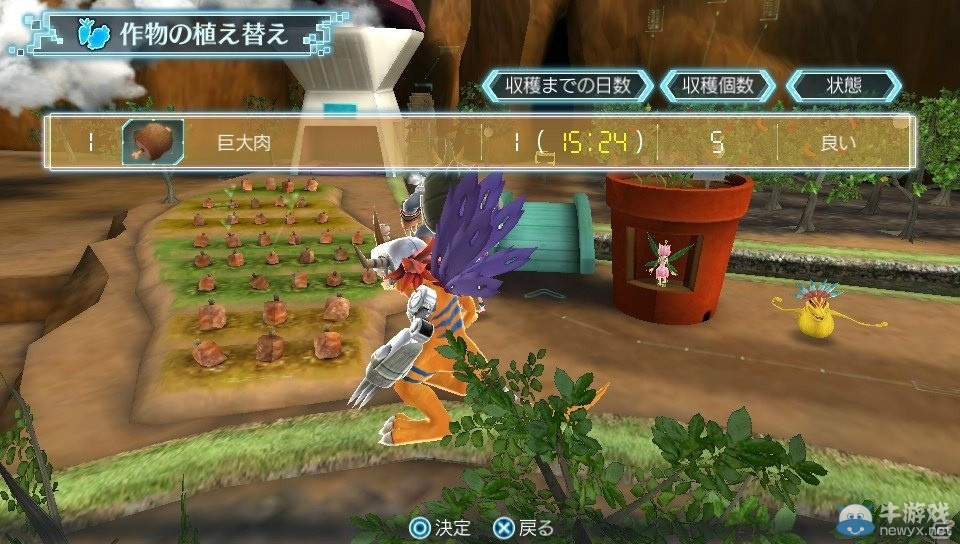Click the 状態 column header
The width and height of the screenshot is (960, 544).
844,85
